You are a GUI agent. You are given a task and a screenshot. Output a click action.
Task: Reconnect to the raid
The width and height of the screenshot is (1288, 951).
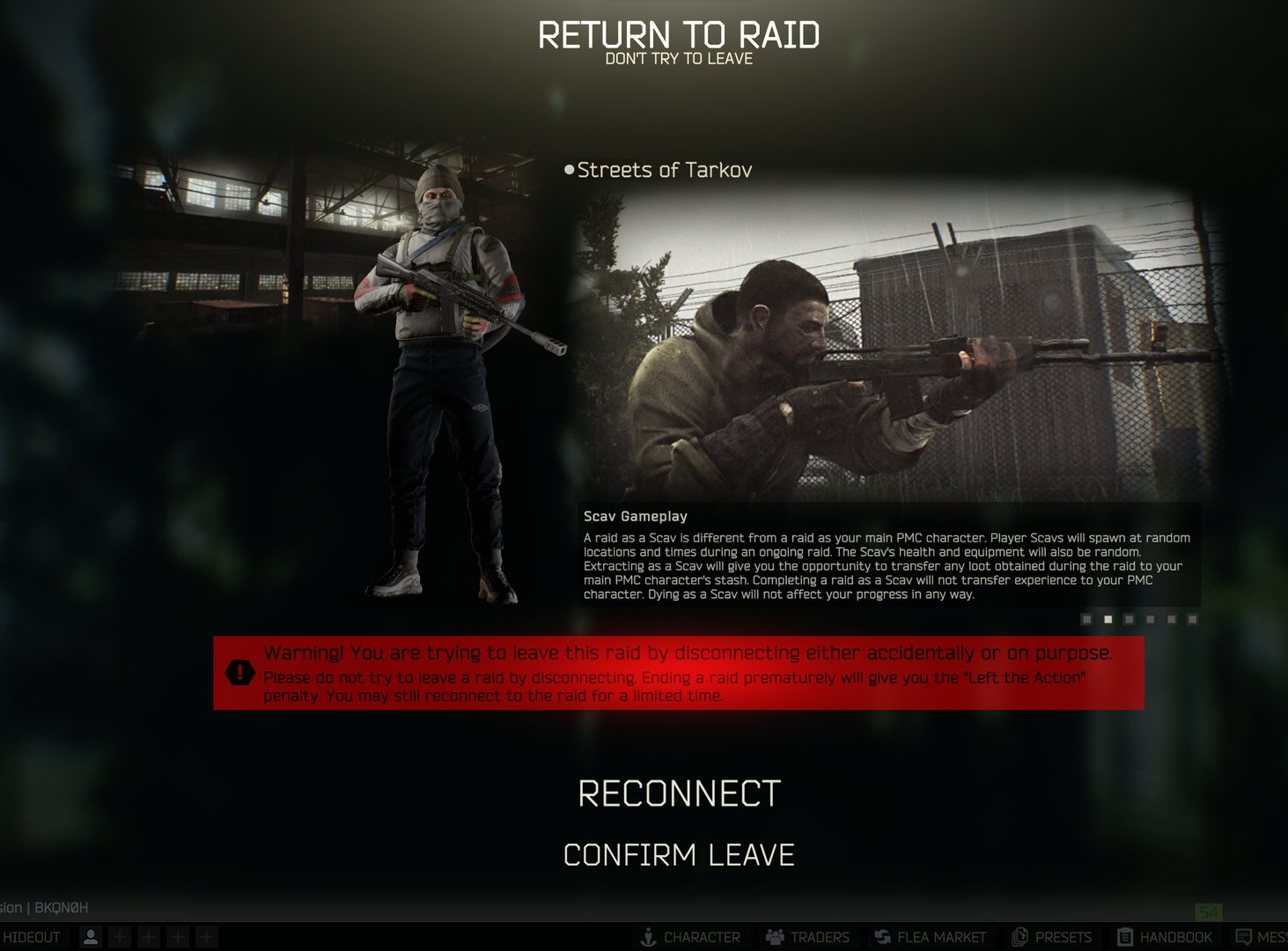click(x=679, y=794)
